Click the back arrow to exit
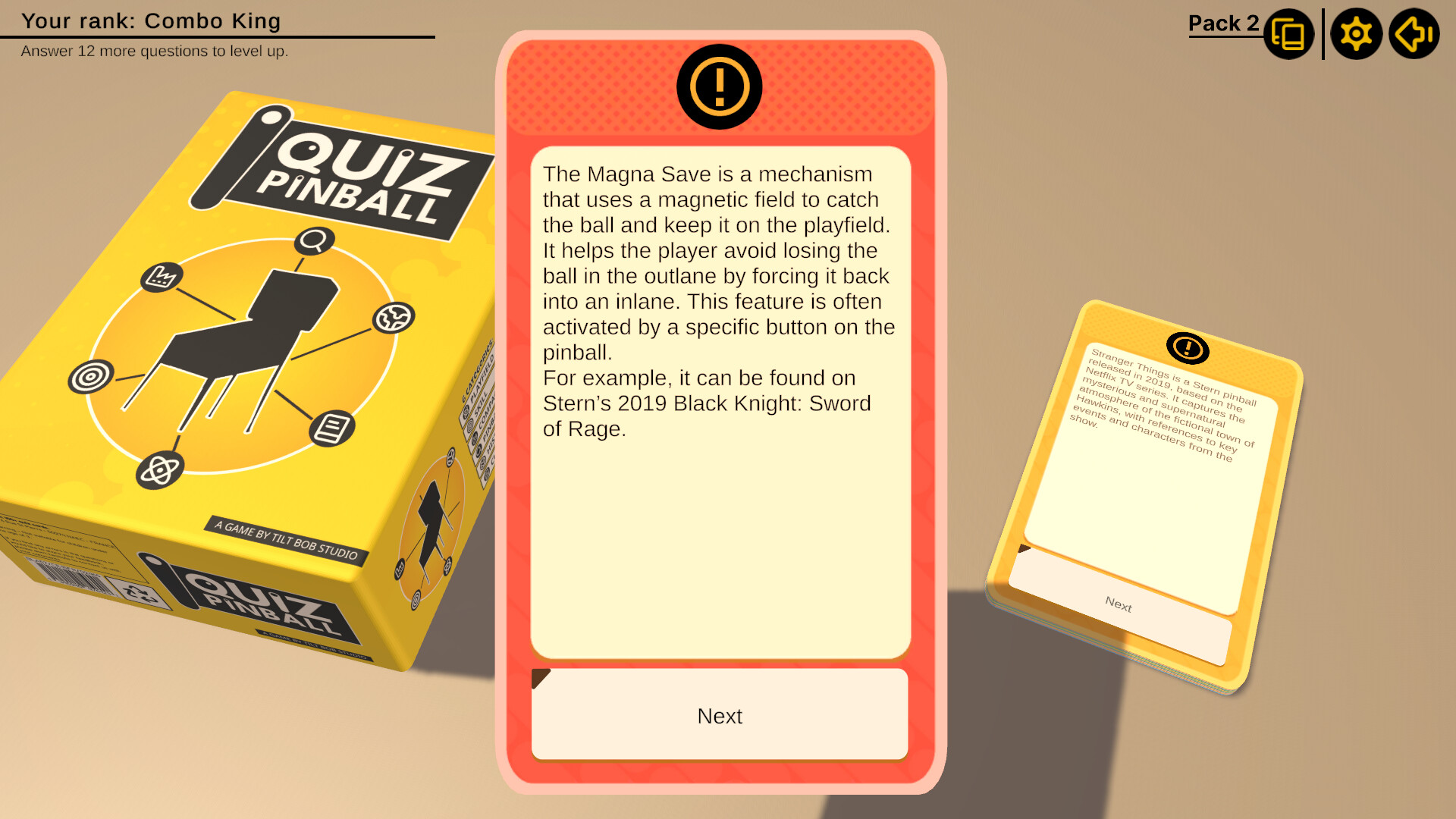 [x=1412, y=33]
